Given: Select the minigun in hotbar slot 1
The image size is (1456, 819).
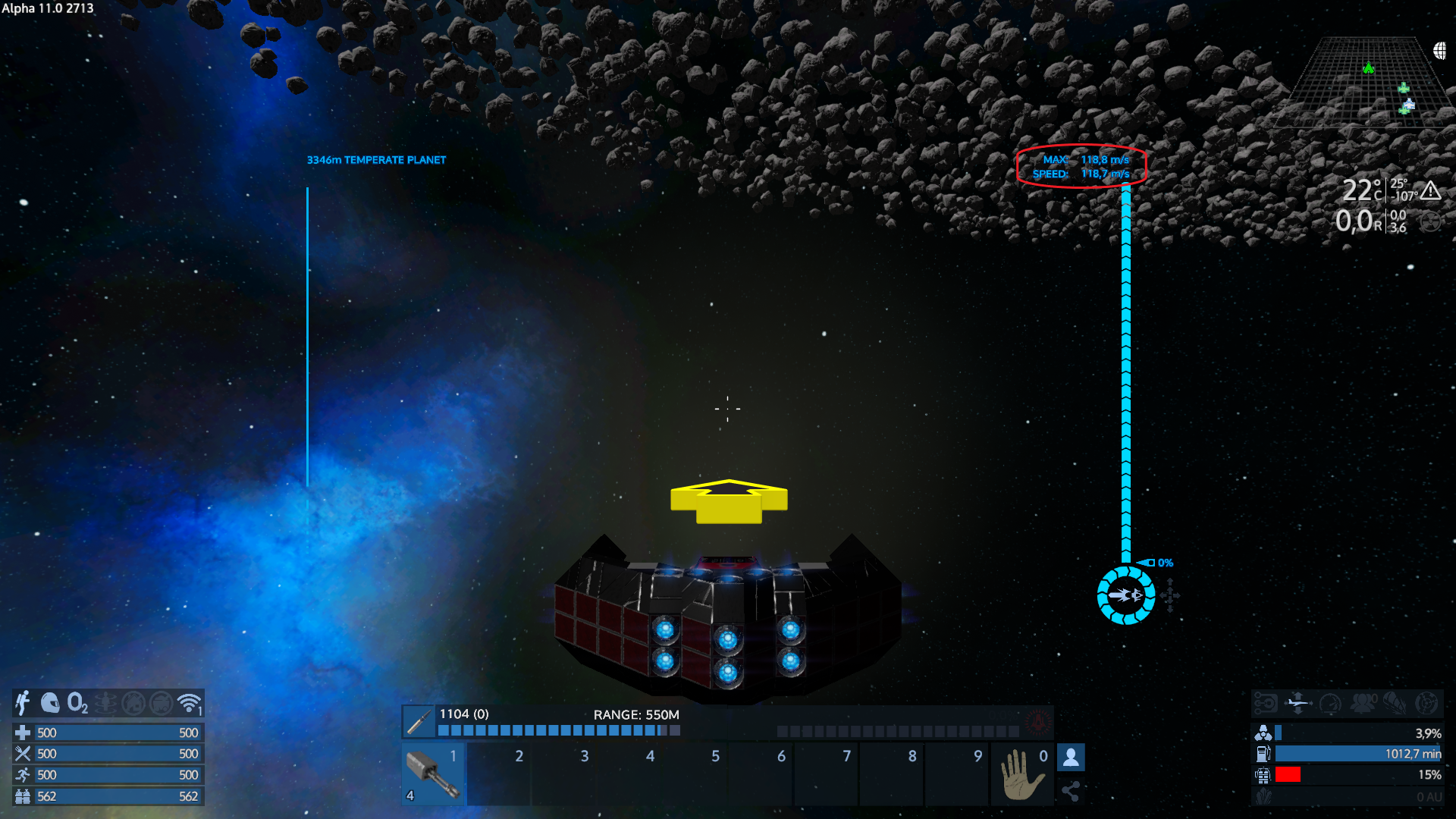Looking at the screenshot, I should click(x=433, y=774).
